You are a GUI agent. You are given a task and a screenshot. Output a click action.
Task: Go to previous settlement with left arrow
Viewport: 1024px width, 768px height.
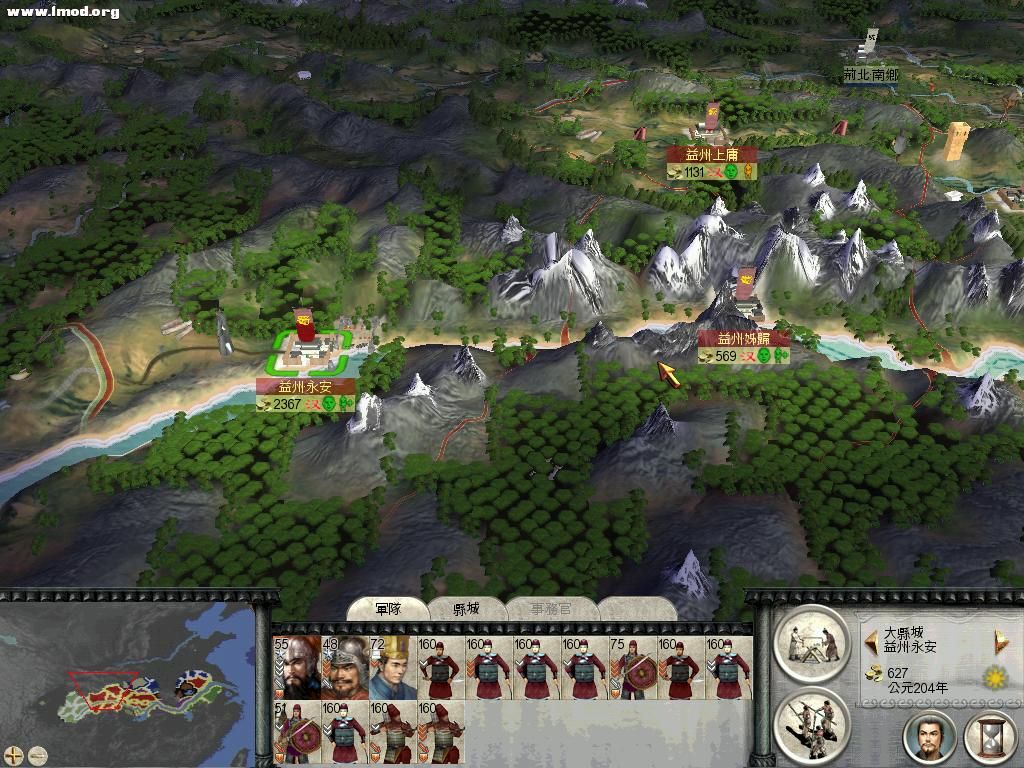(x=870, y=641)
